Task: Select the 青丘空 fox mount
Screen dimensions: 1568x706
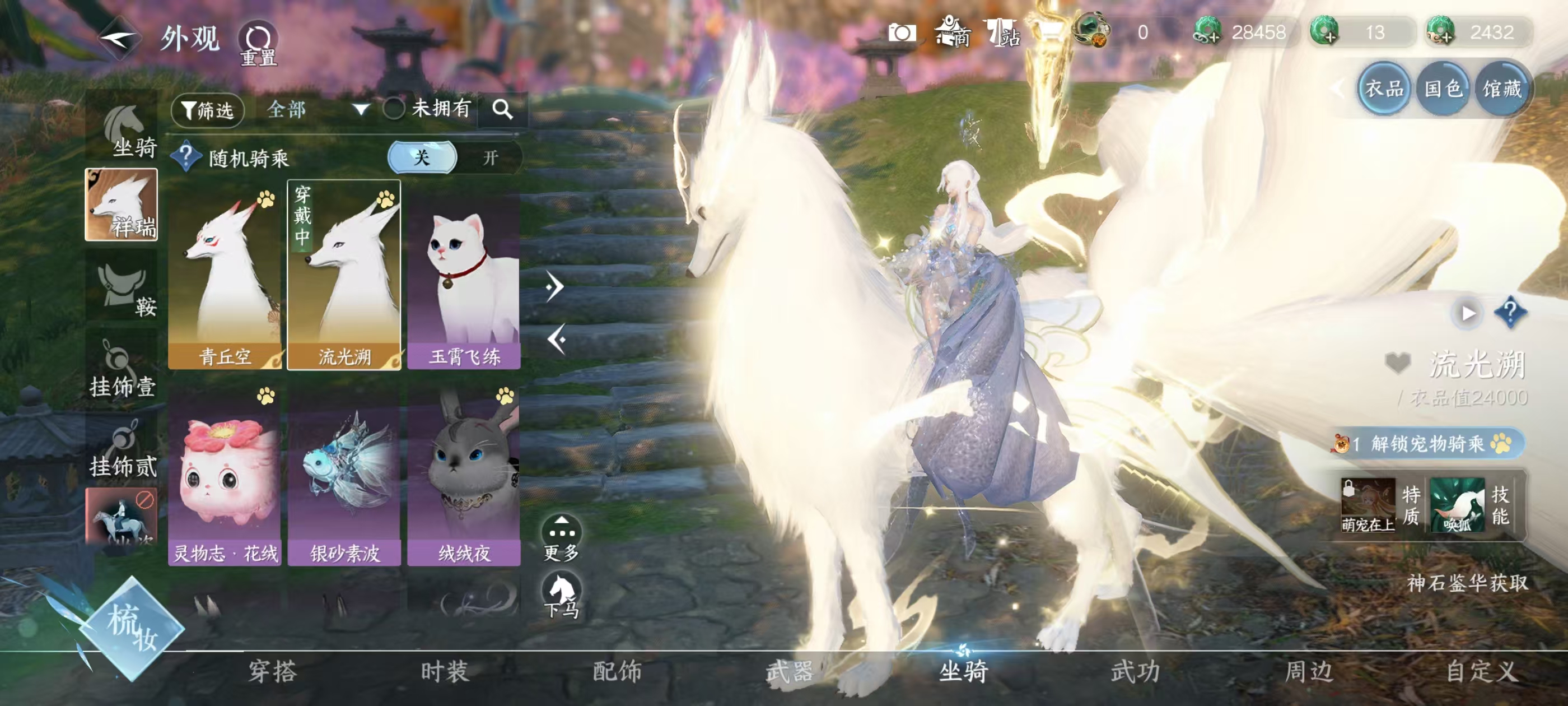Action: (225, 274)
